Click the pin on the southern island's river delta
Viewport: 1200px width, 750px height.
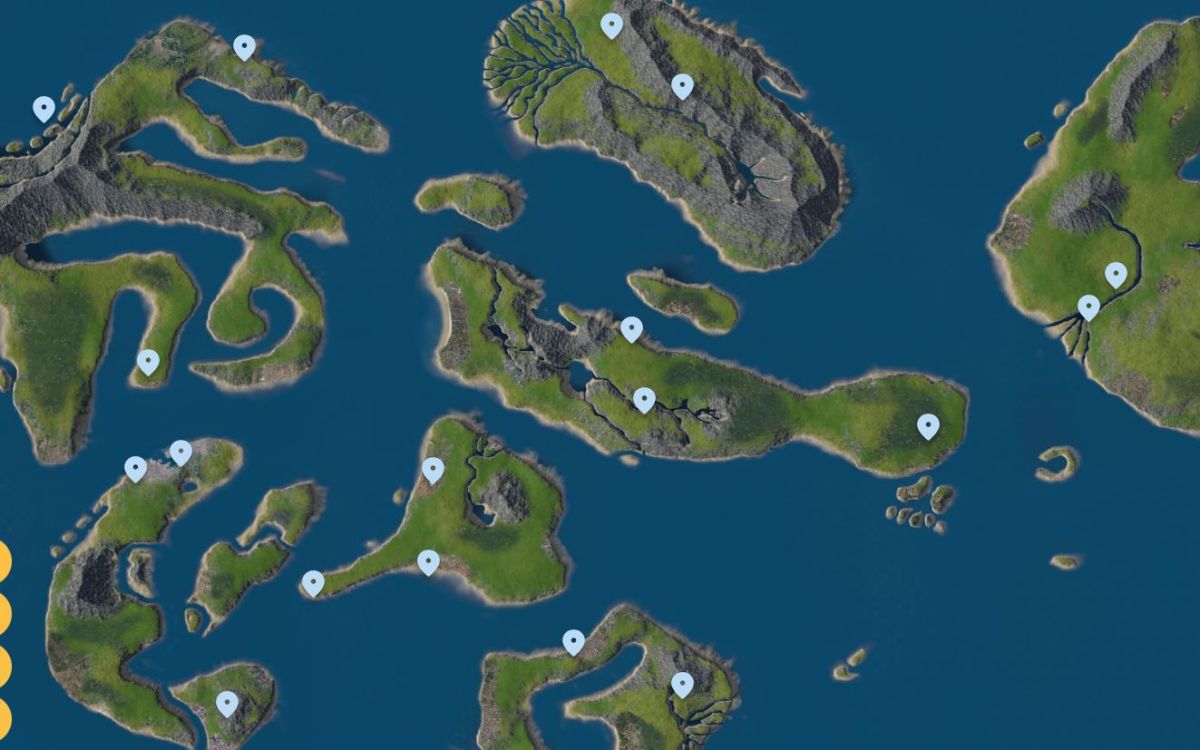[682, 685]
